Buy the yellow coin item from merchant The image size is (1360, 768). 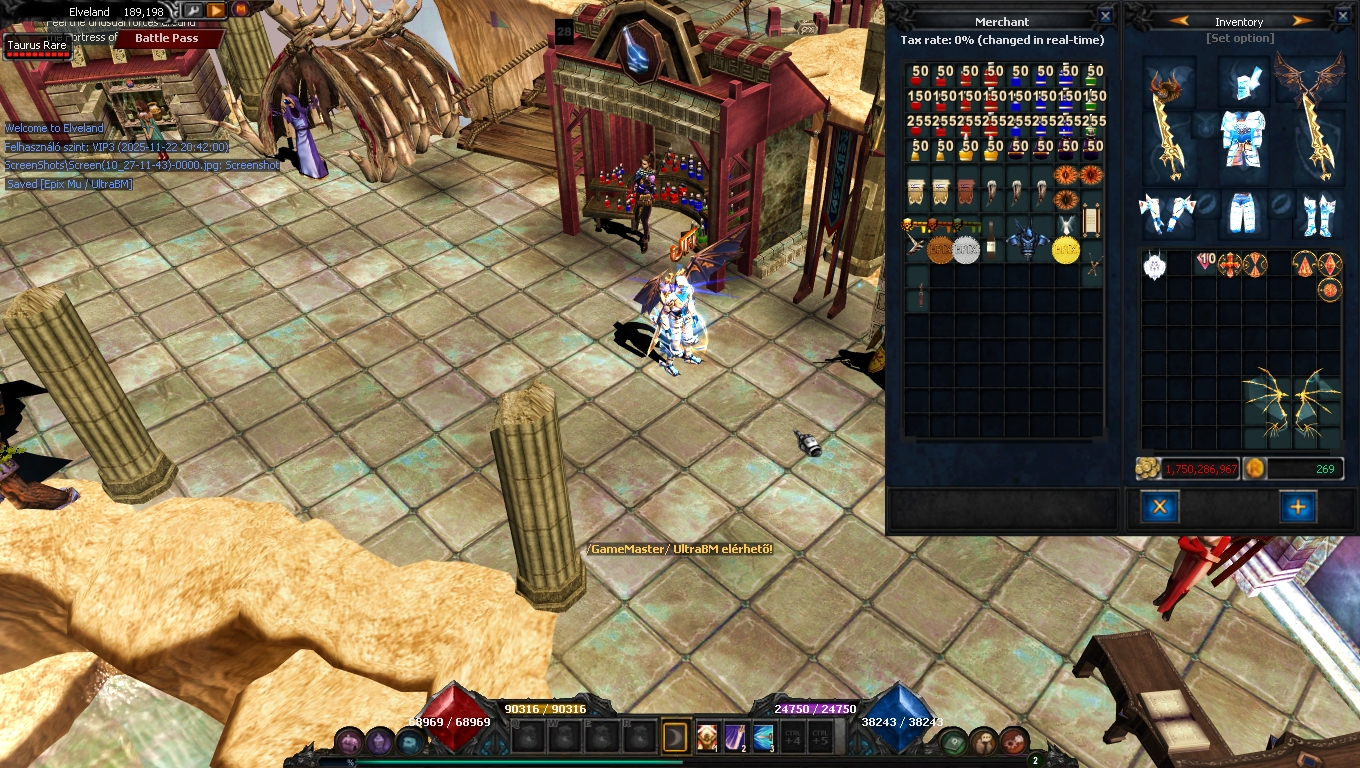1066,249
